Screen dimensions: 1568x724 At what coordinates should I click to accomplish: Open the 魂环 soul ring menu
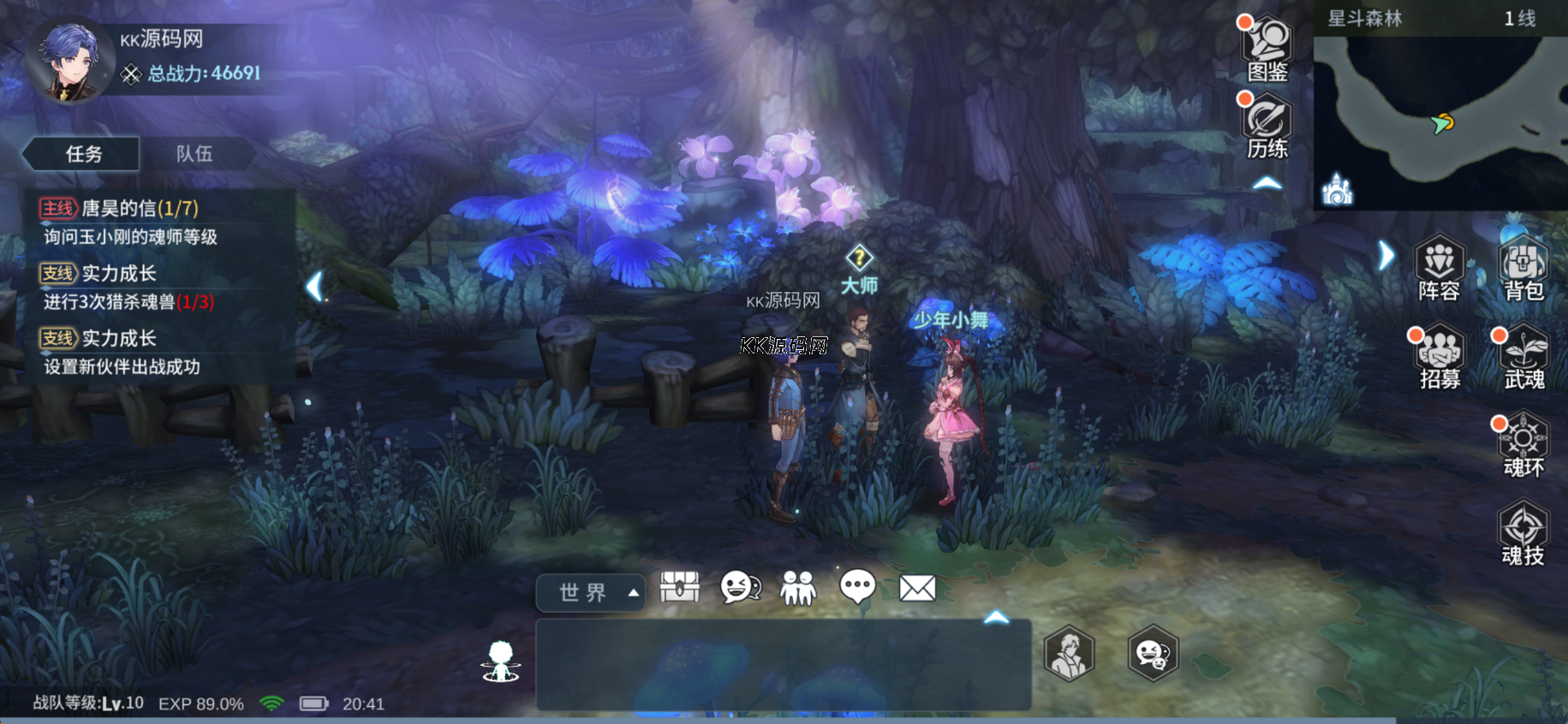pos(1523,445)
